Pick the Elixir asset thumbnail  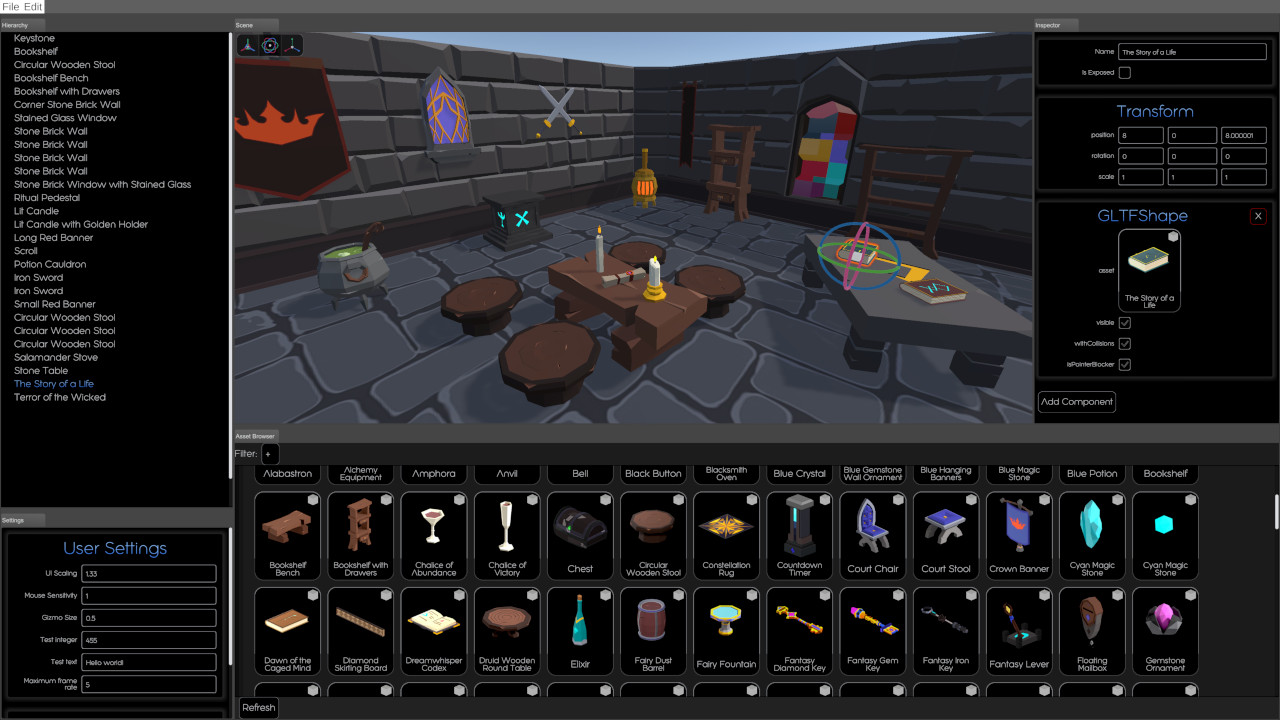pos(580,631)
